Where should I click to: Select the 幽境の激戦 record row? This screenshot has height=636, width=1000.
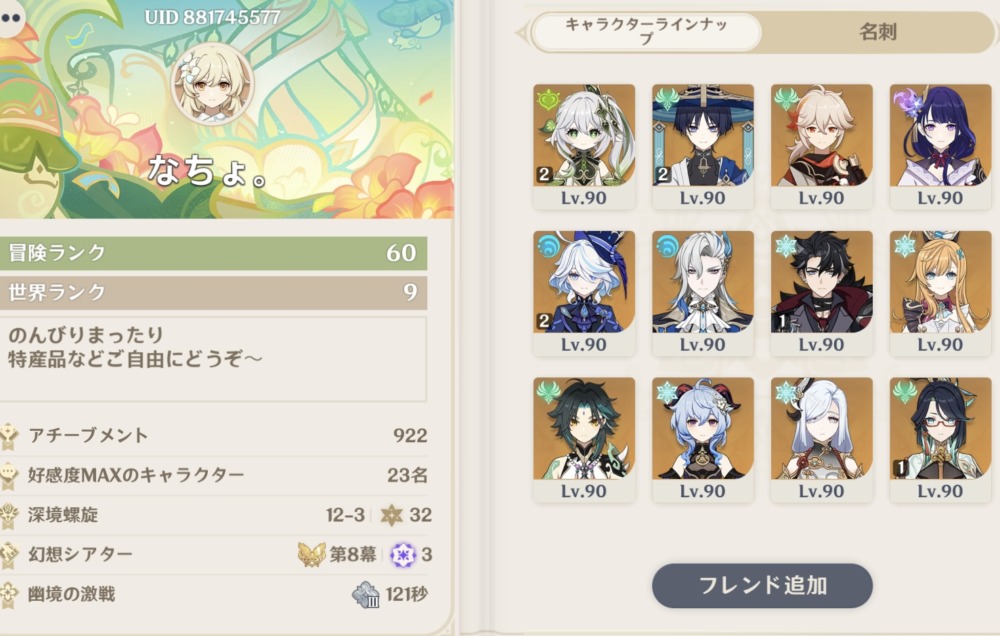click(x=215, y=594)
